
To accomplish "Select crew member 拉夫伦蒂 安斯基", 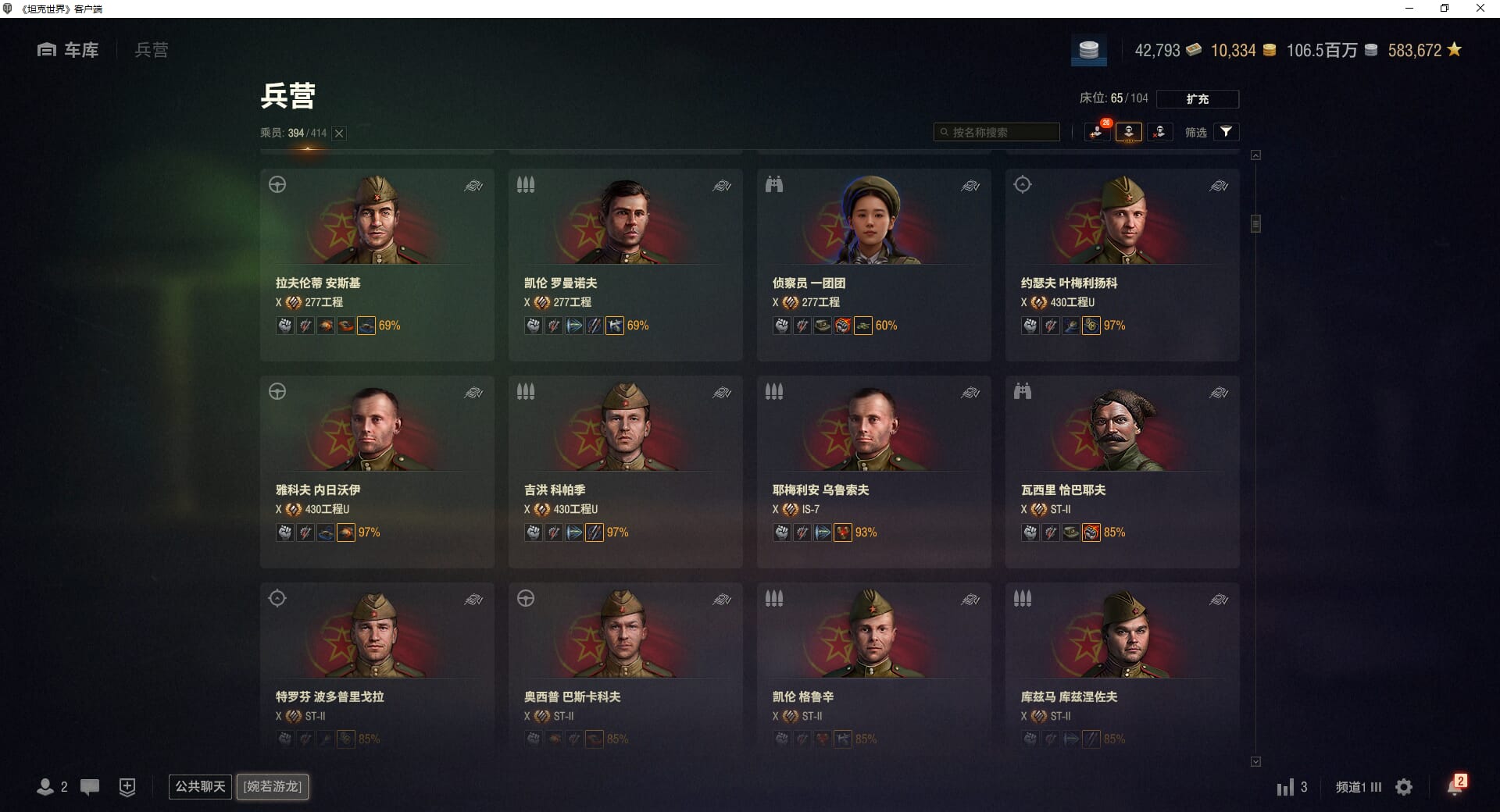I will coord(377,264).
